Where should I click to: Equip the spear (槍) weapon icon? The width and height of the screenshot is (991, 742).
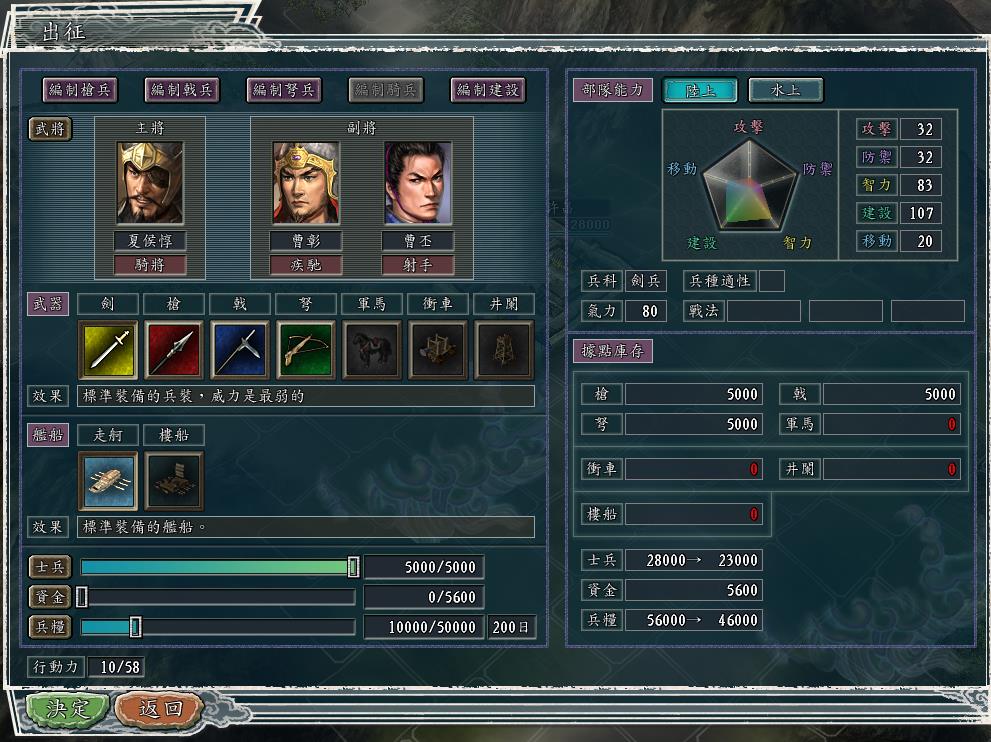click(174, 350)
